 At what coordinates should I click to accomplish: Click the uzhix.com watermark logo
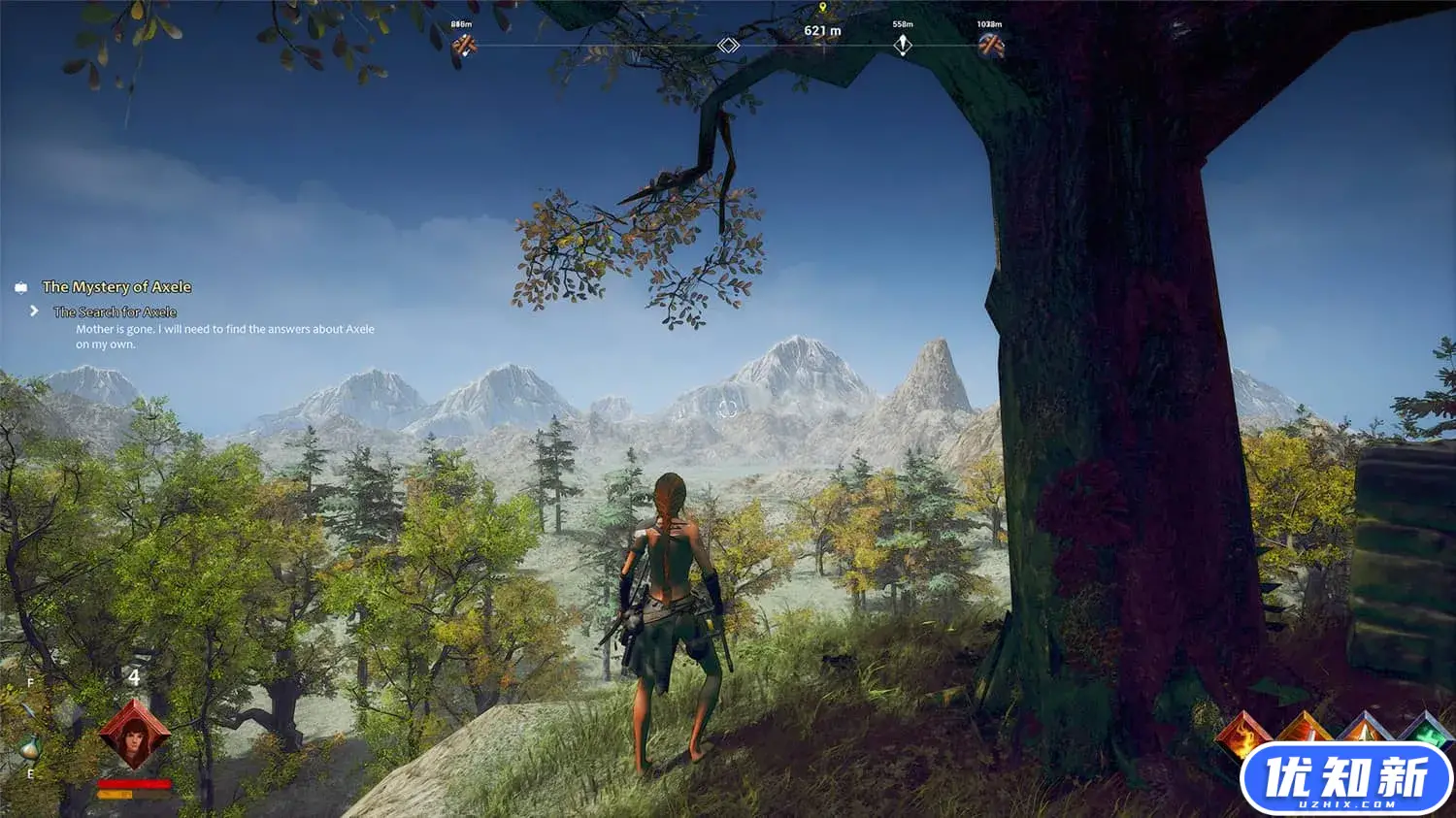point(1345,779)
